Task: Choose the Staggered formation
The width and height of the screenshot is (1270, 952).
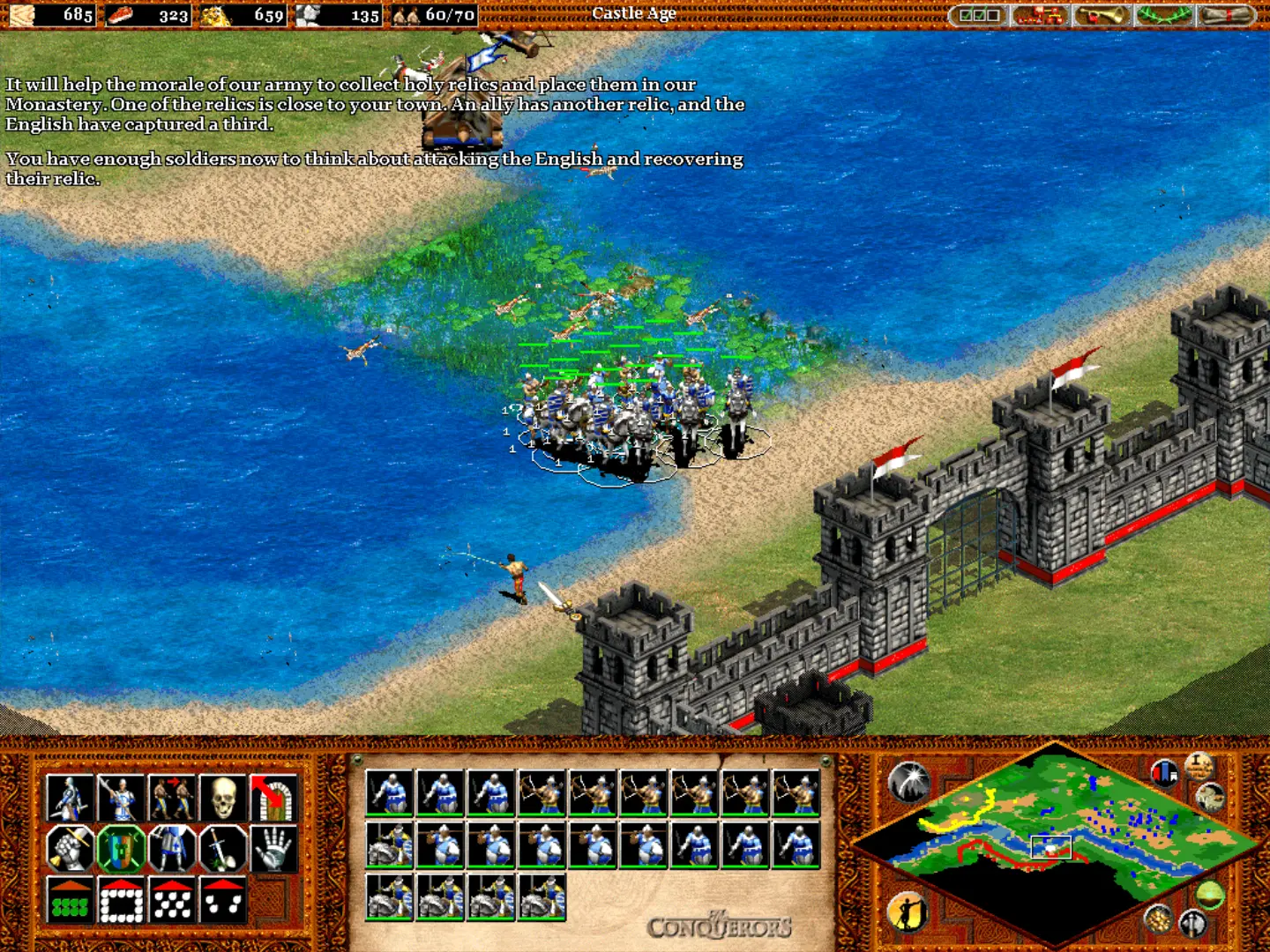Action: 172,900
